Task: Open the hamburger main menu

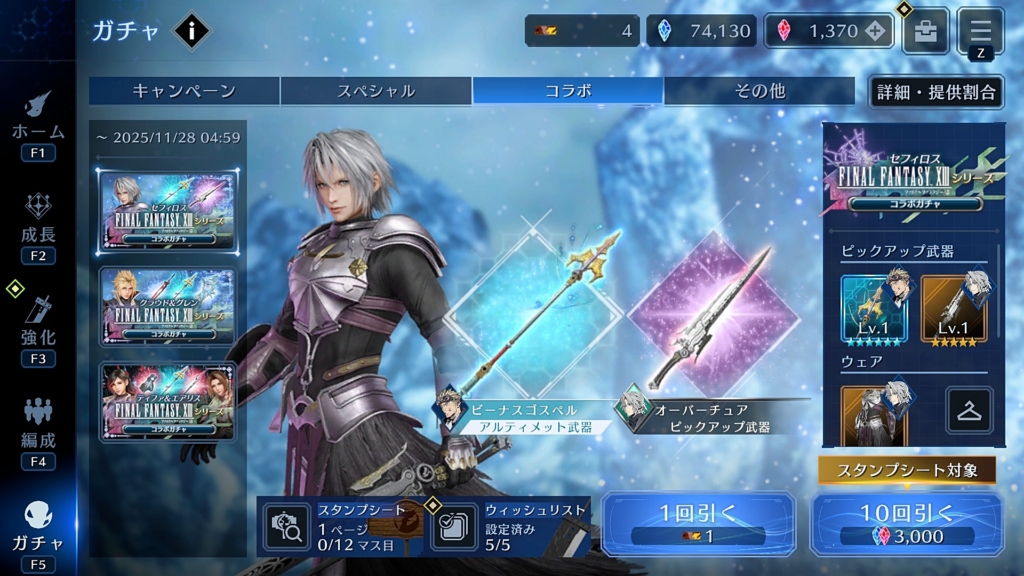Action: click(980, 29)
